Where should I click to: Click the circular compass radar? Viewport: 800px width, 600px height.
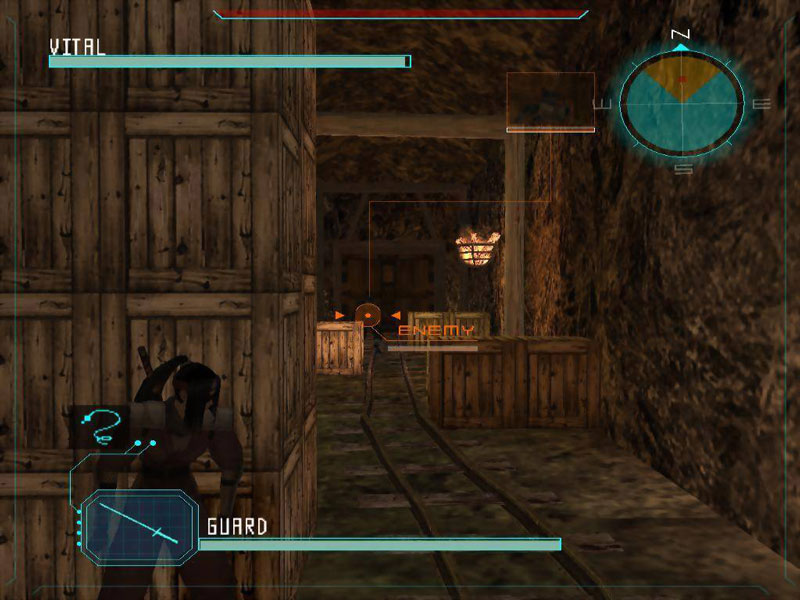pos(682,101)
